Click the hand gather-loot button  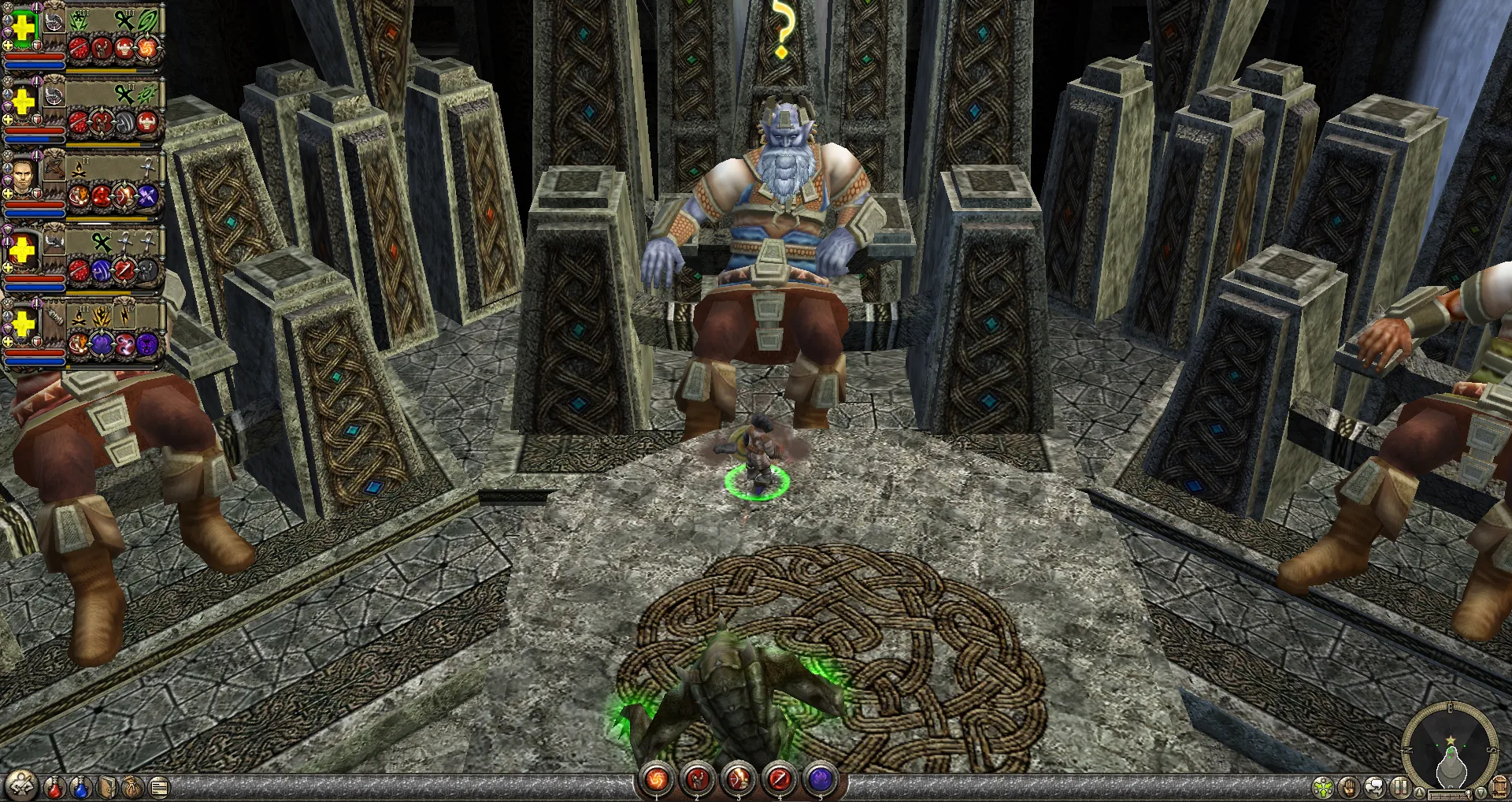pyautogui.click(x=1349, y=786)
